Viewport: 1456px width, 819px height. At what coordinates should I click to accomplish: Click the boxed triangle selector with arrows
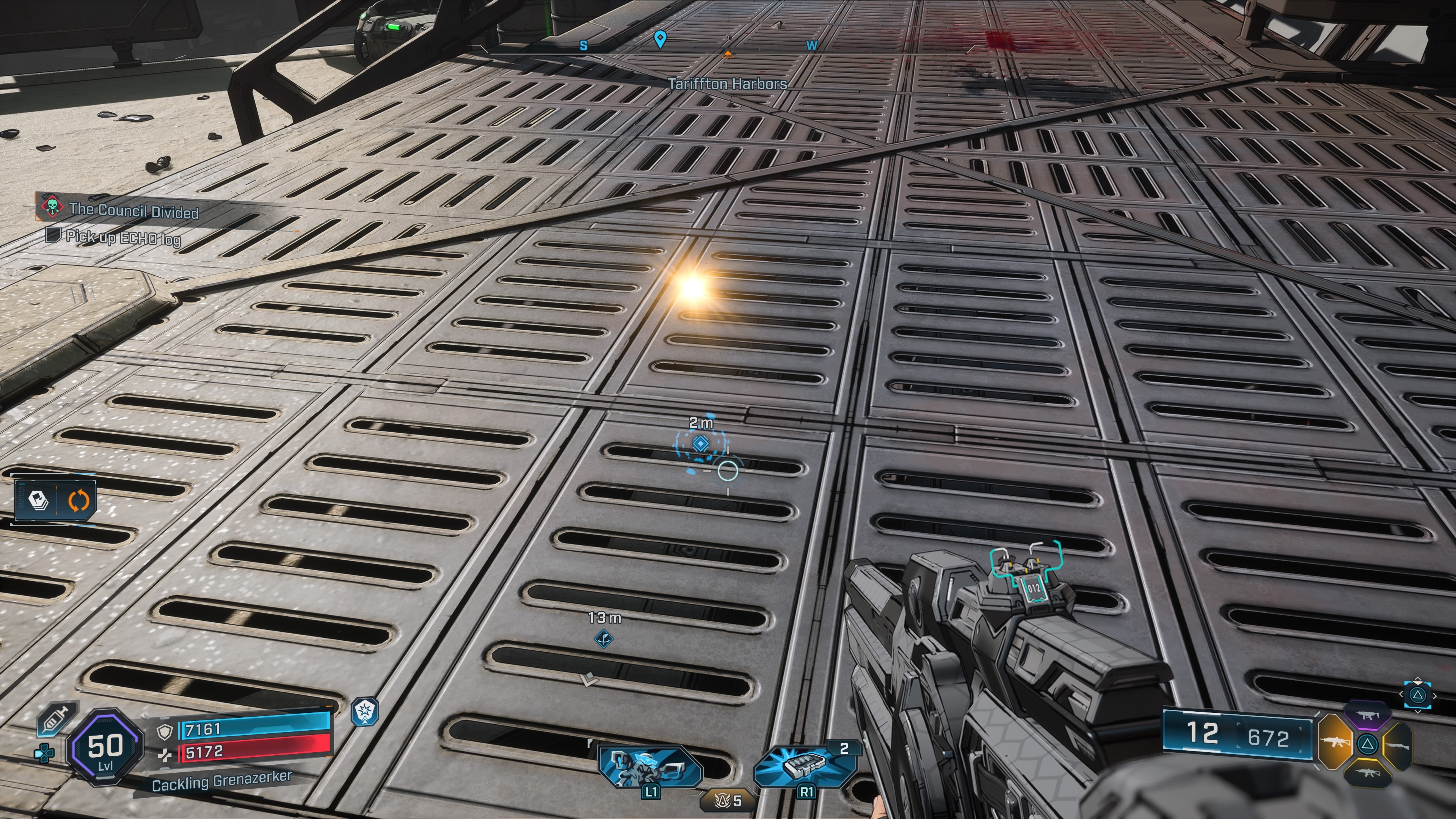[x=1417, y=695]
